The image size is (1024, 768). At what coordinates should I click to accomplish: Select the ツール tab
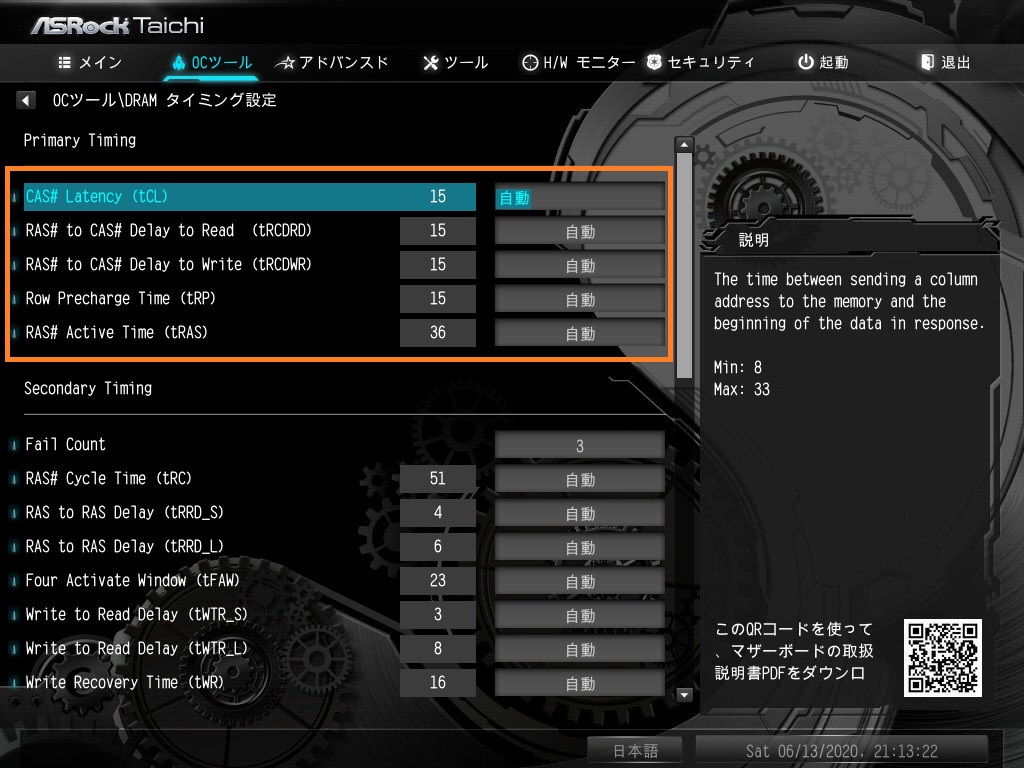[456, 62]
